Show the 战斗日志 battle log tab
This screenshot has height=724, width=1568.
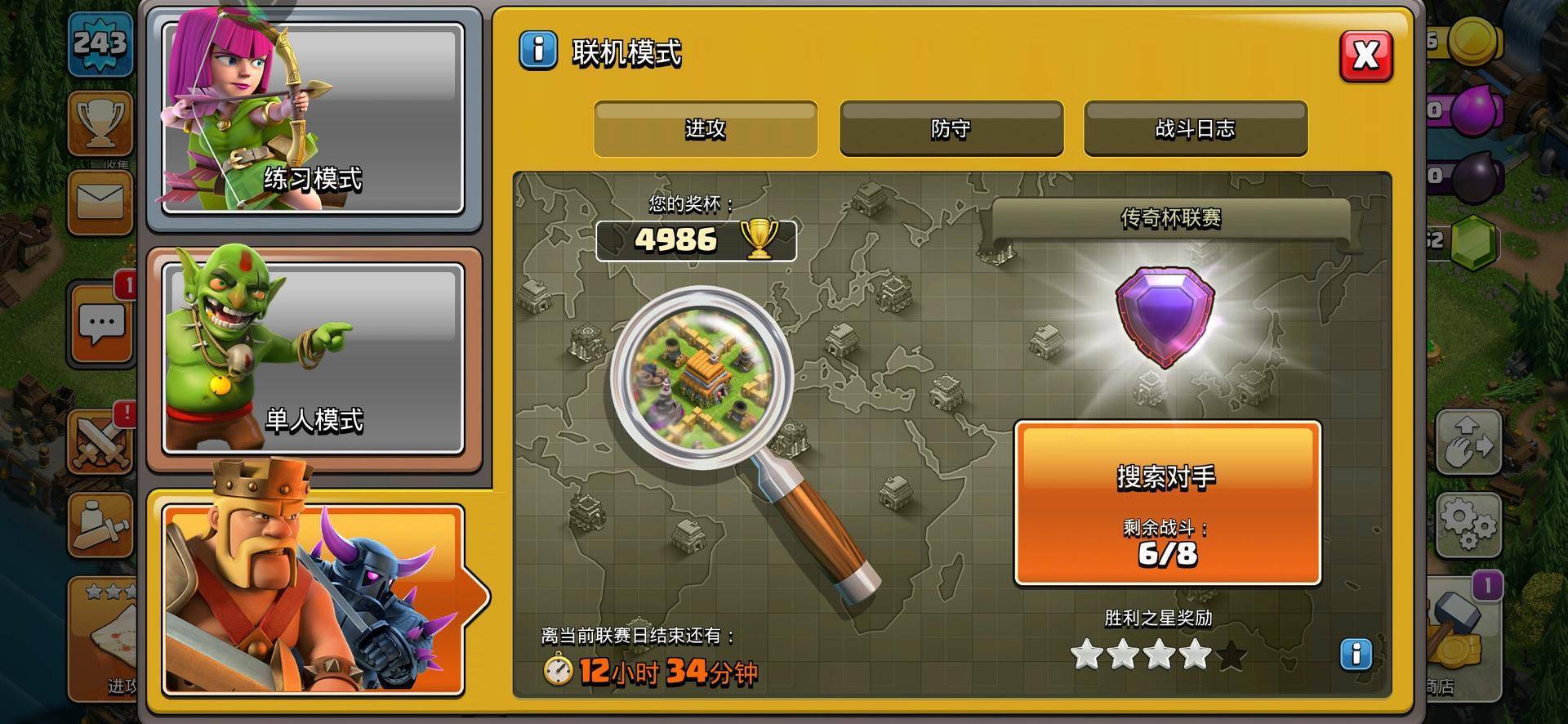[x=1195, y=128]
